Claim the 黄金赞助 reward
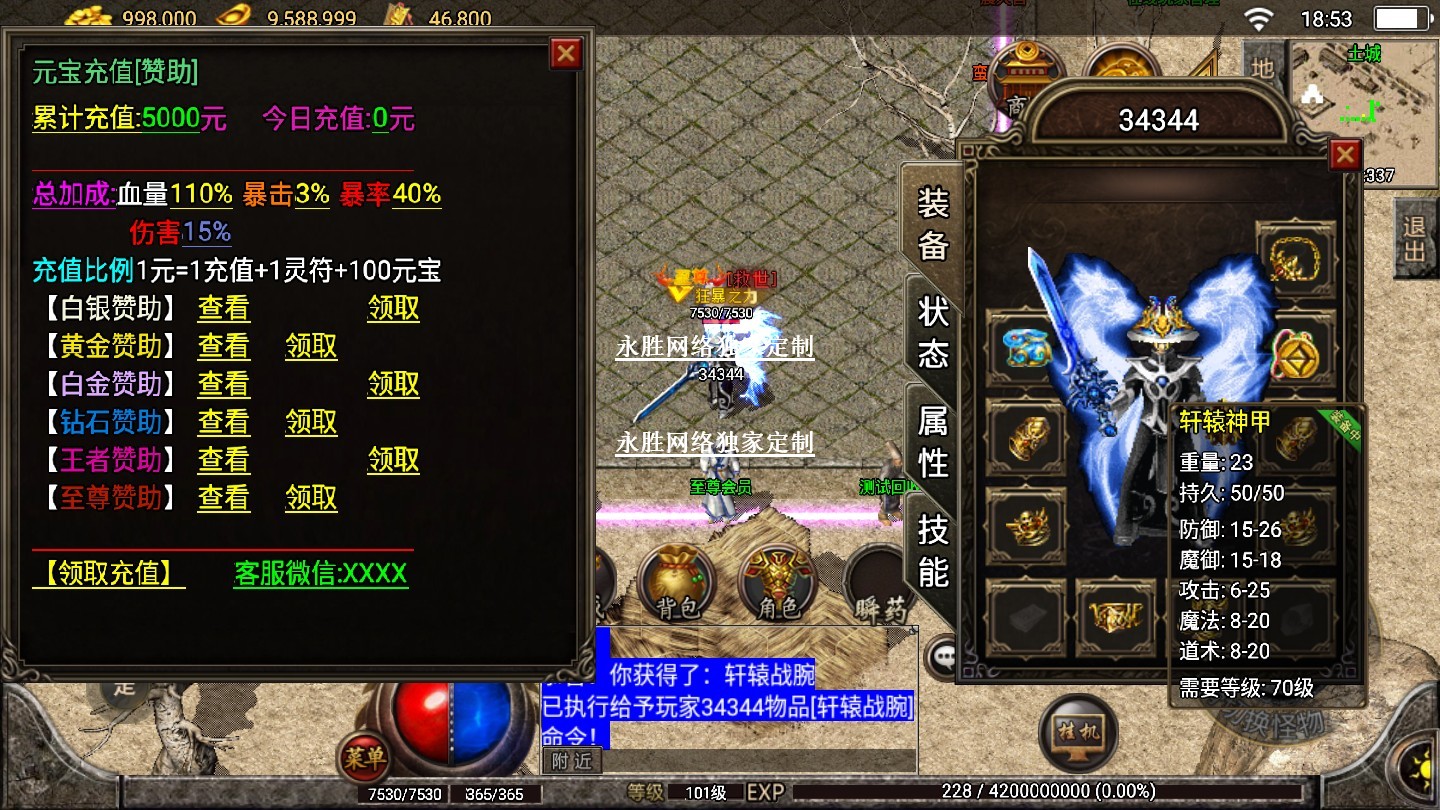 [x=311, y=347]
